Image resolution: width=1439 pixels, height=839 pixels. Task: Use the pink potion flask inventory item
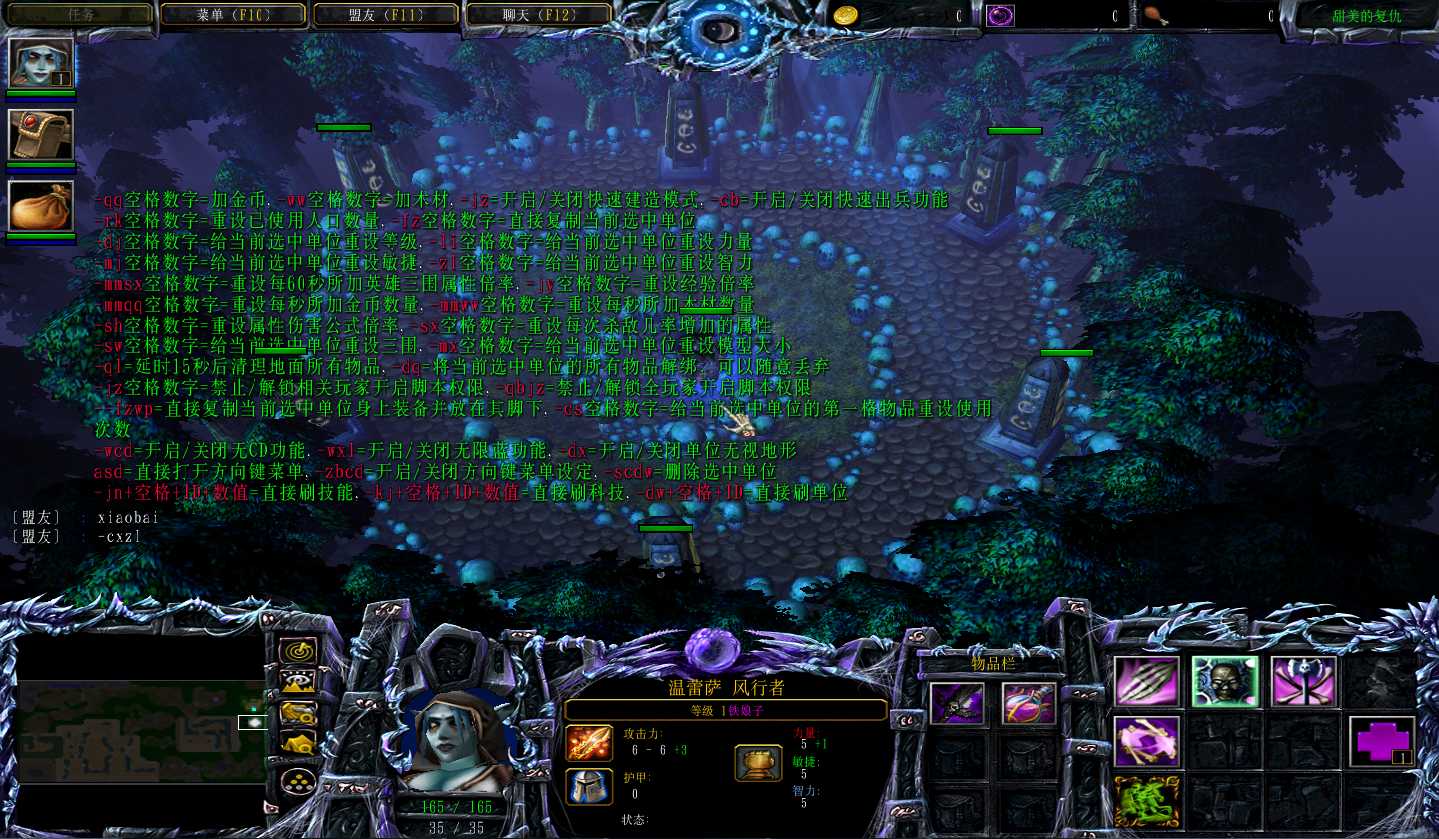pos(1029,703)
